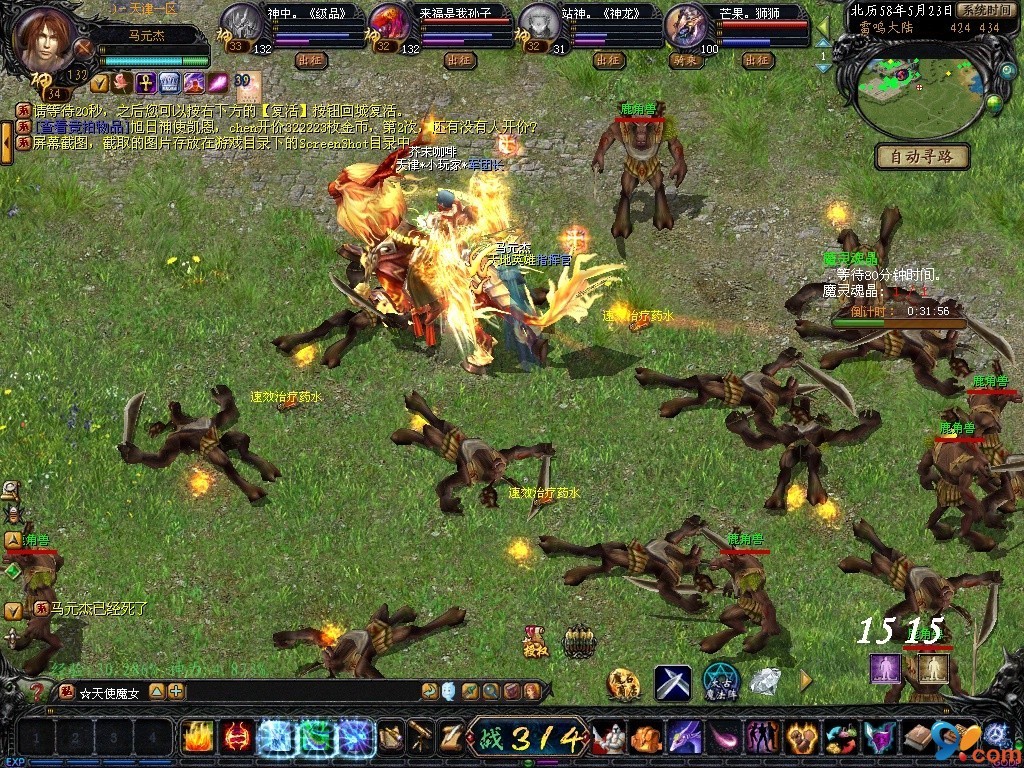Select the 芒果。狮狮 pet portrait
The image size is (1024, 768).
[684, 23]
